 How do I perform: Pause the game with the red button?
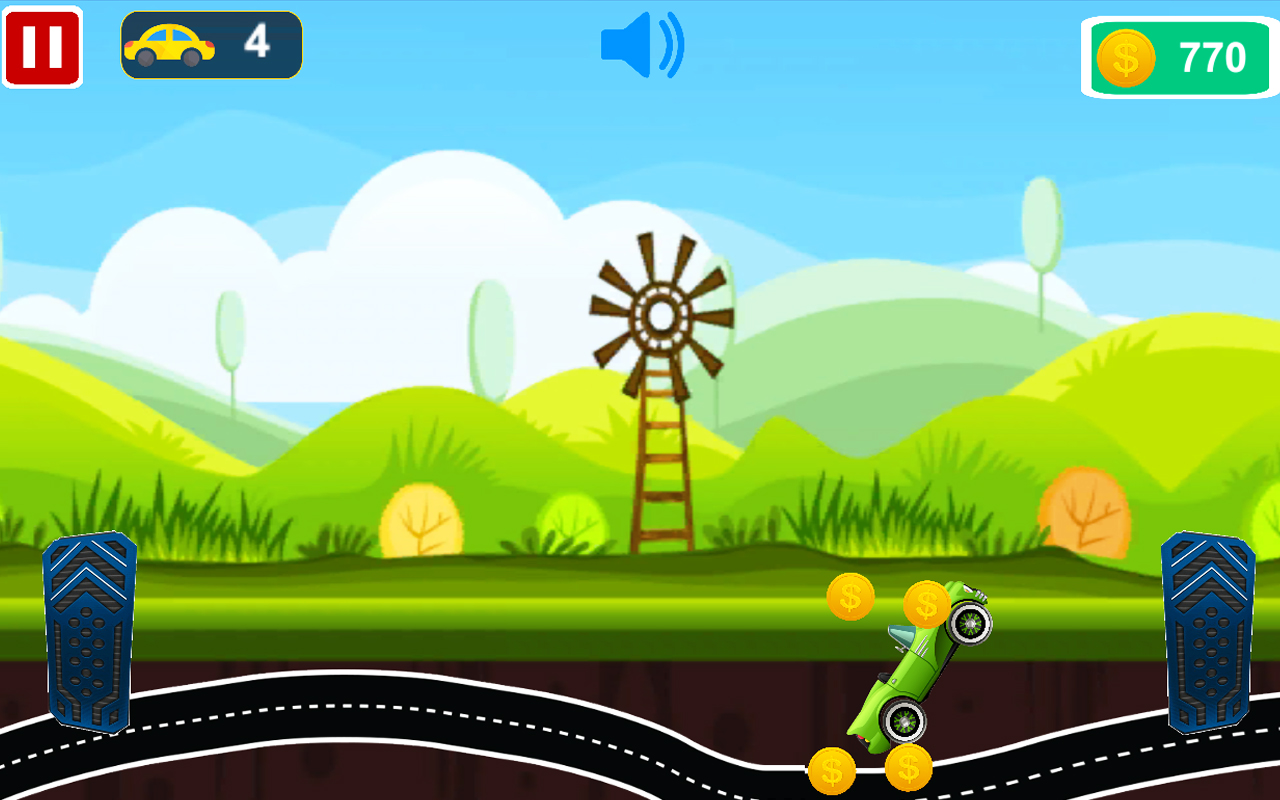pyautogui.click(x=42, y=47)
